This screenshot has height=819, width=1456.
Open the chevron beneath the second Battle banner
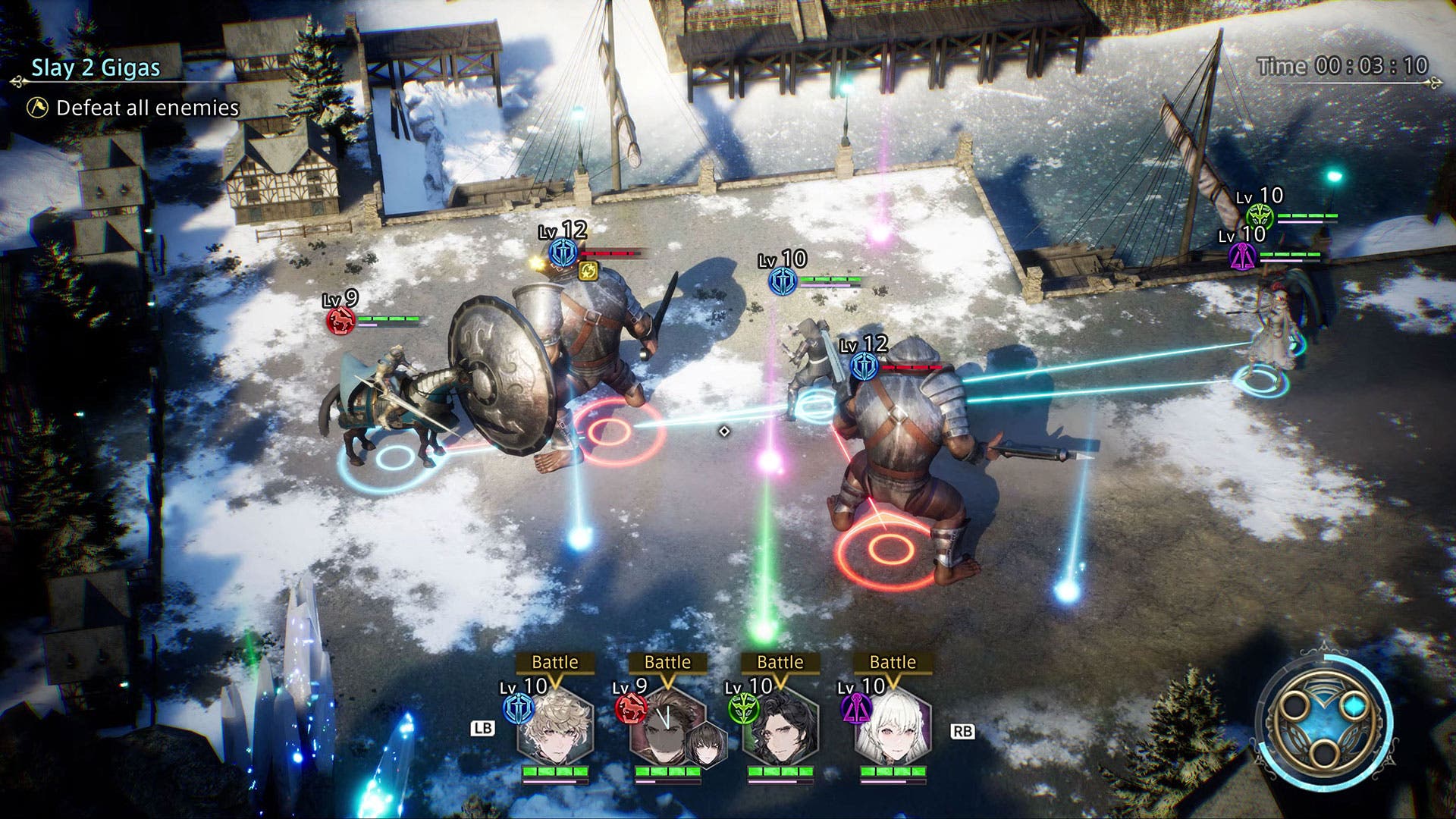click(667, 682)
